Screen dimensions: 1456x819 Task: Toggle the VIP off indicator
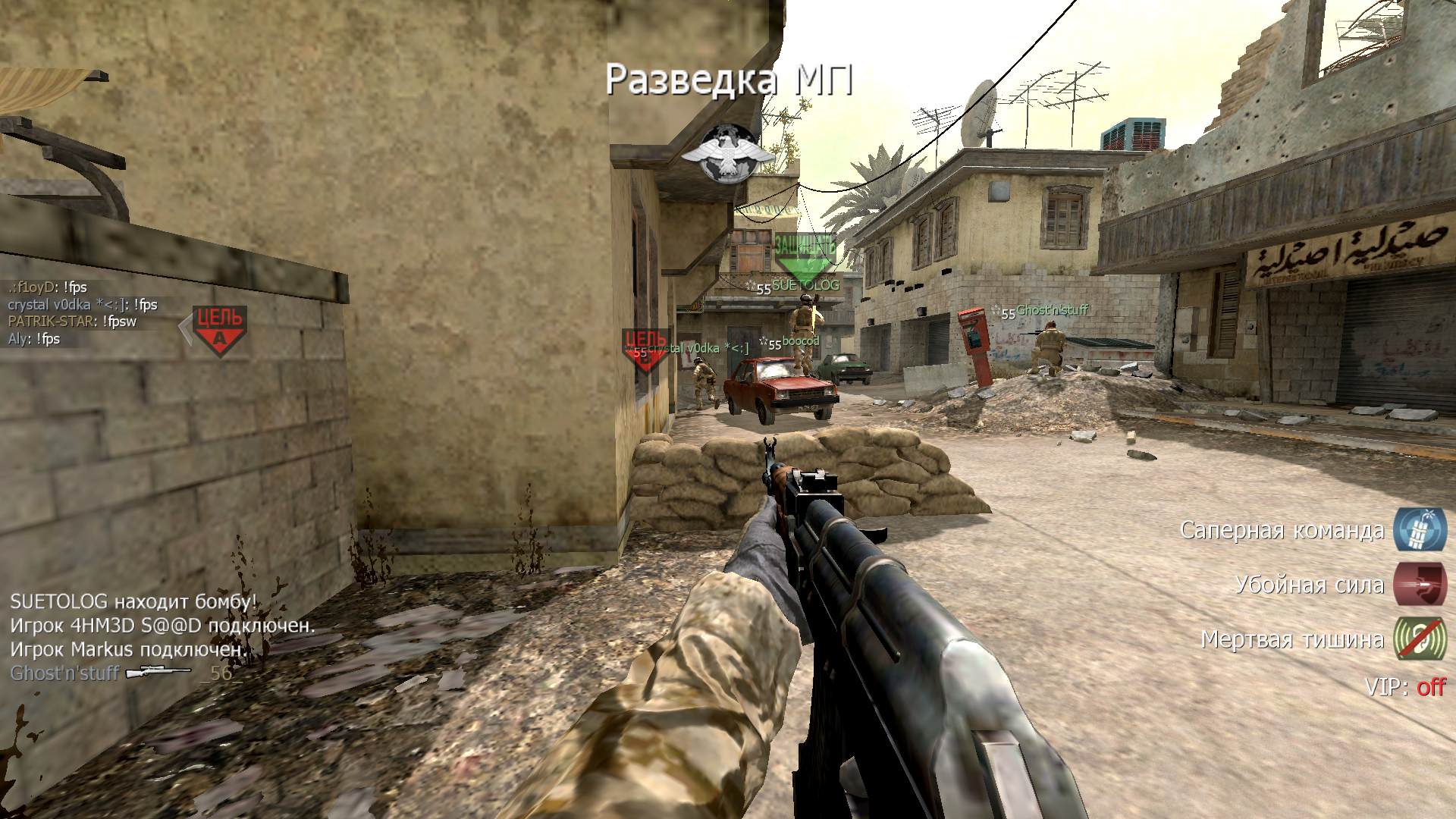[x=1404, y=687]
